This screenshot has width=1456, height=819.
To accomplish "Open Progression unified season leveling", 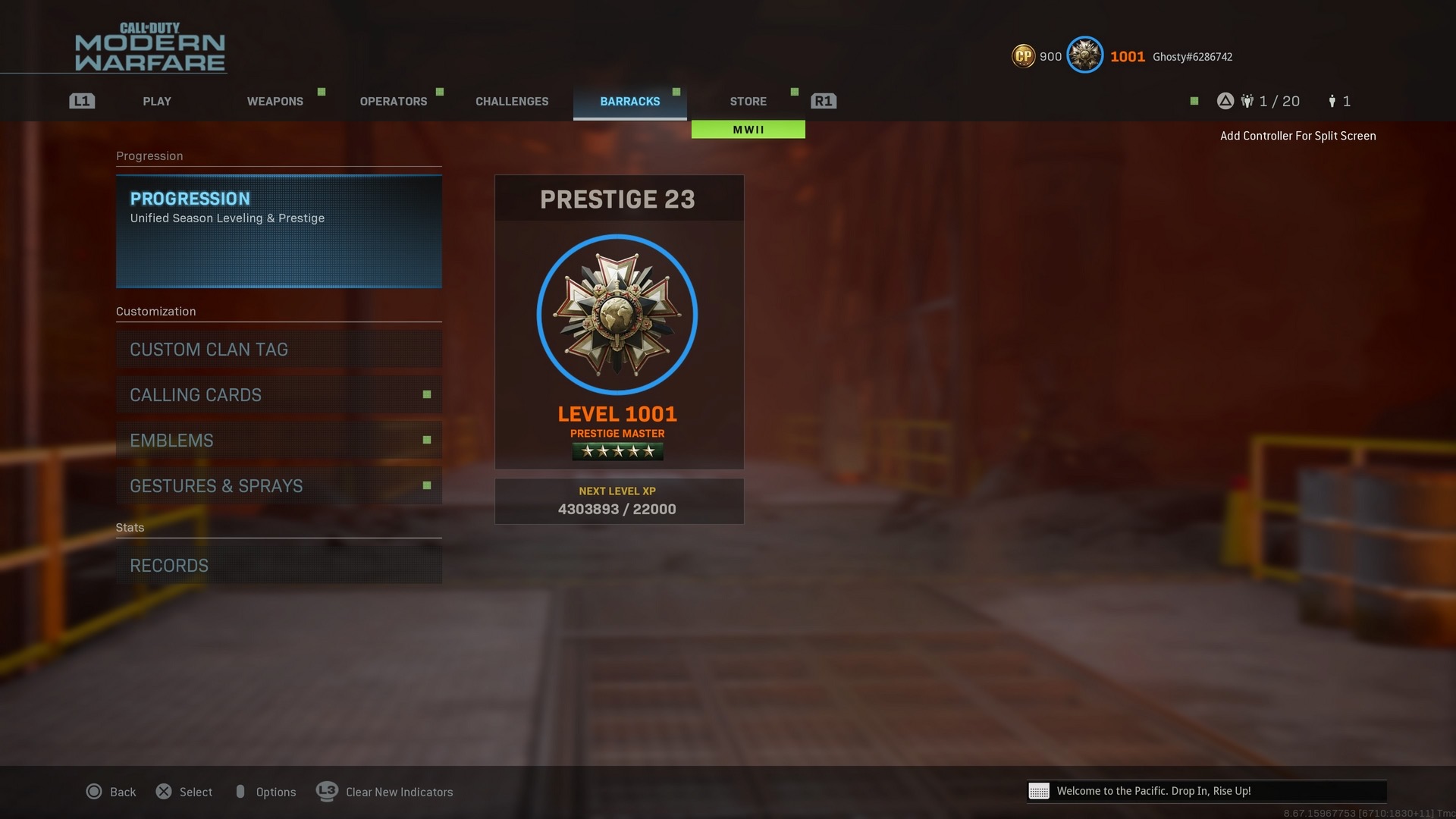I will click(x=278, y=231).
